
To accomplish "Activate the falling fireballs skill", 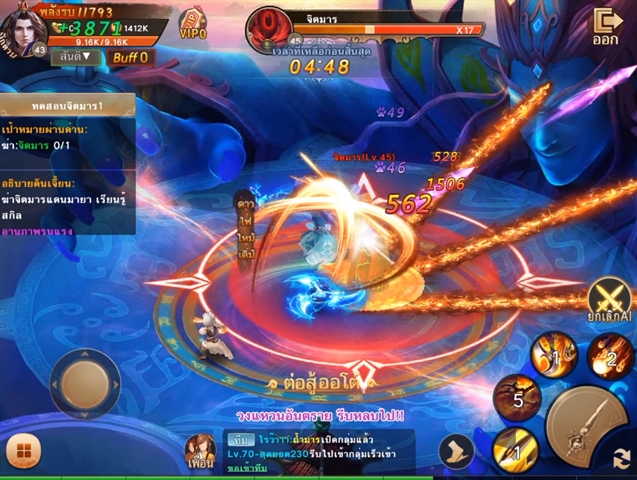I will (x=609, y=355).
